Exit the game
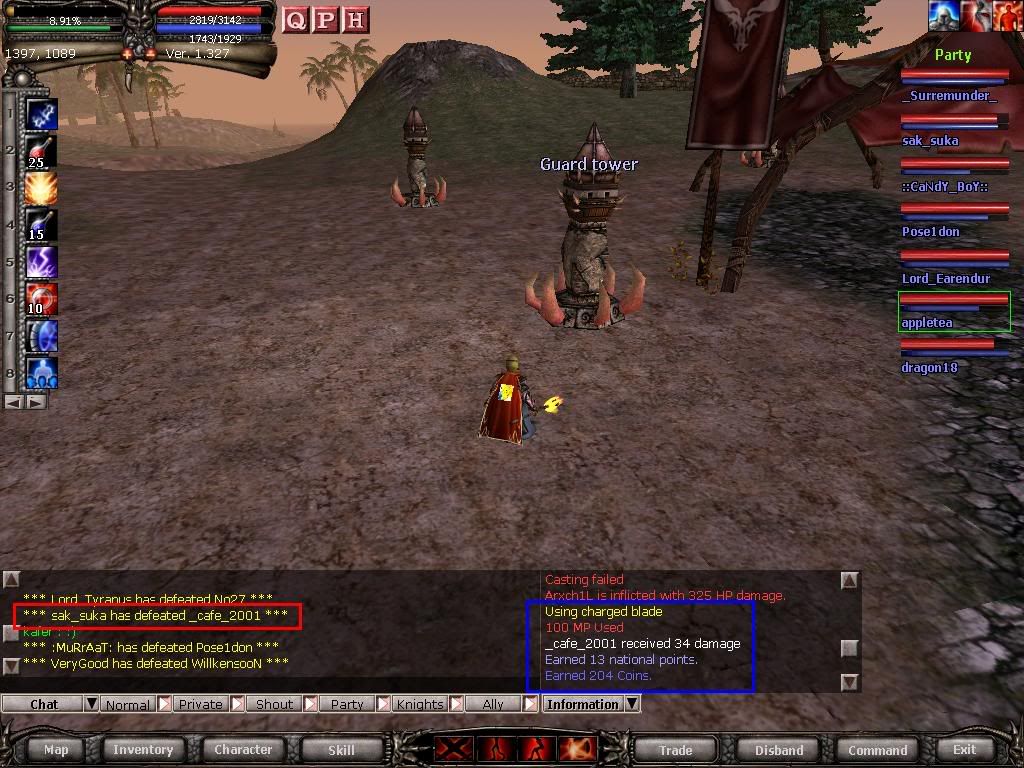The height and width of the screenshot is (768, 1024). pos(964,750)
